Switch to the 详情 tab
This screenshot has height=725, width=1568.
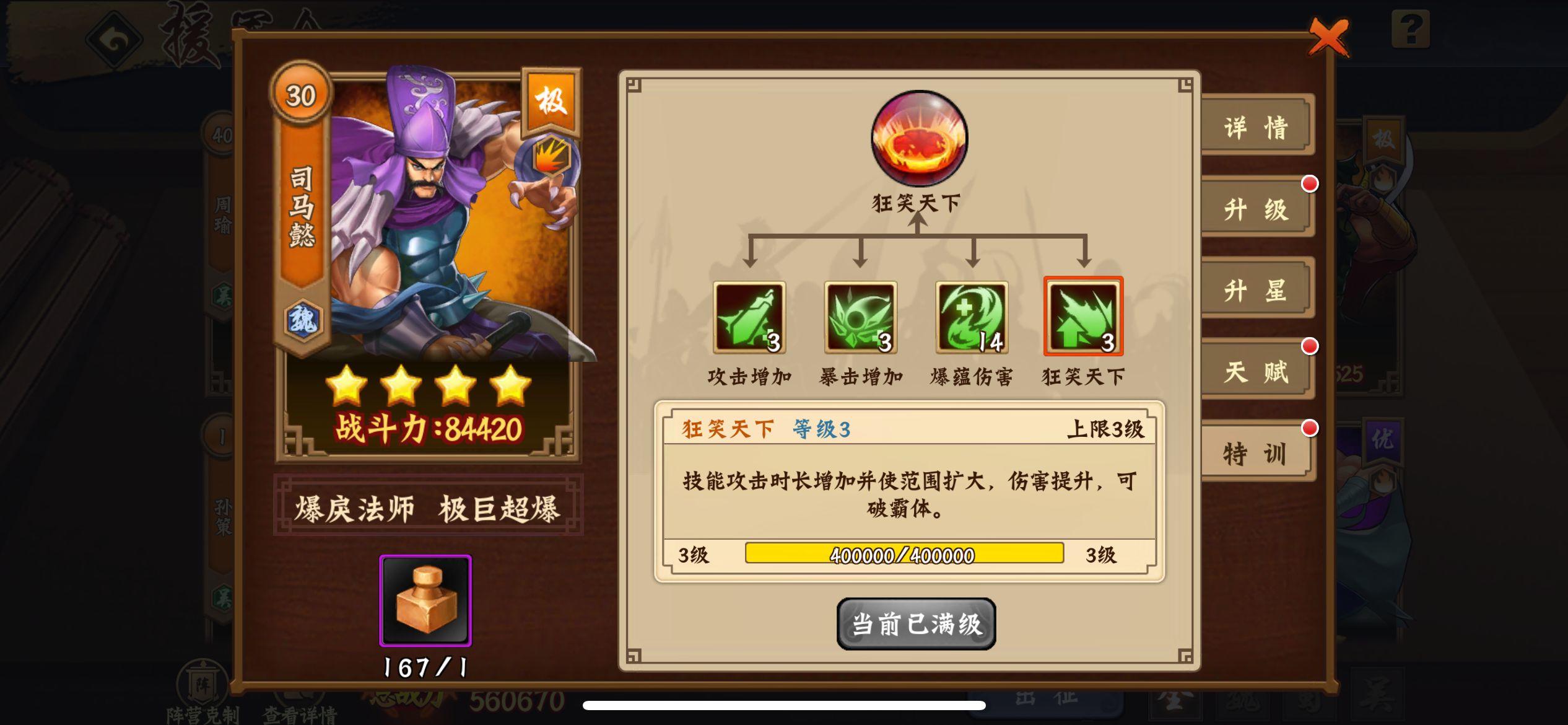coord(1257,126)
